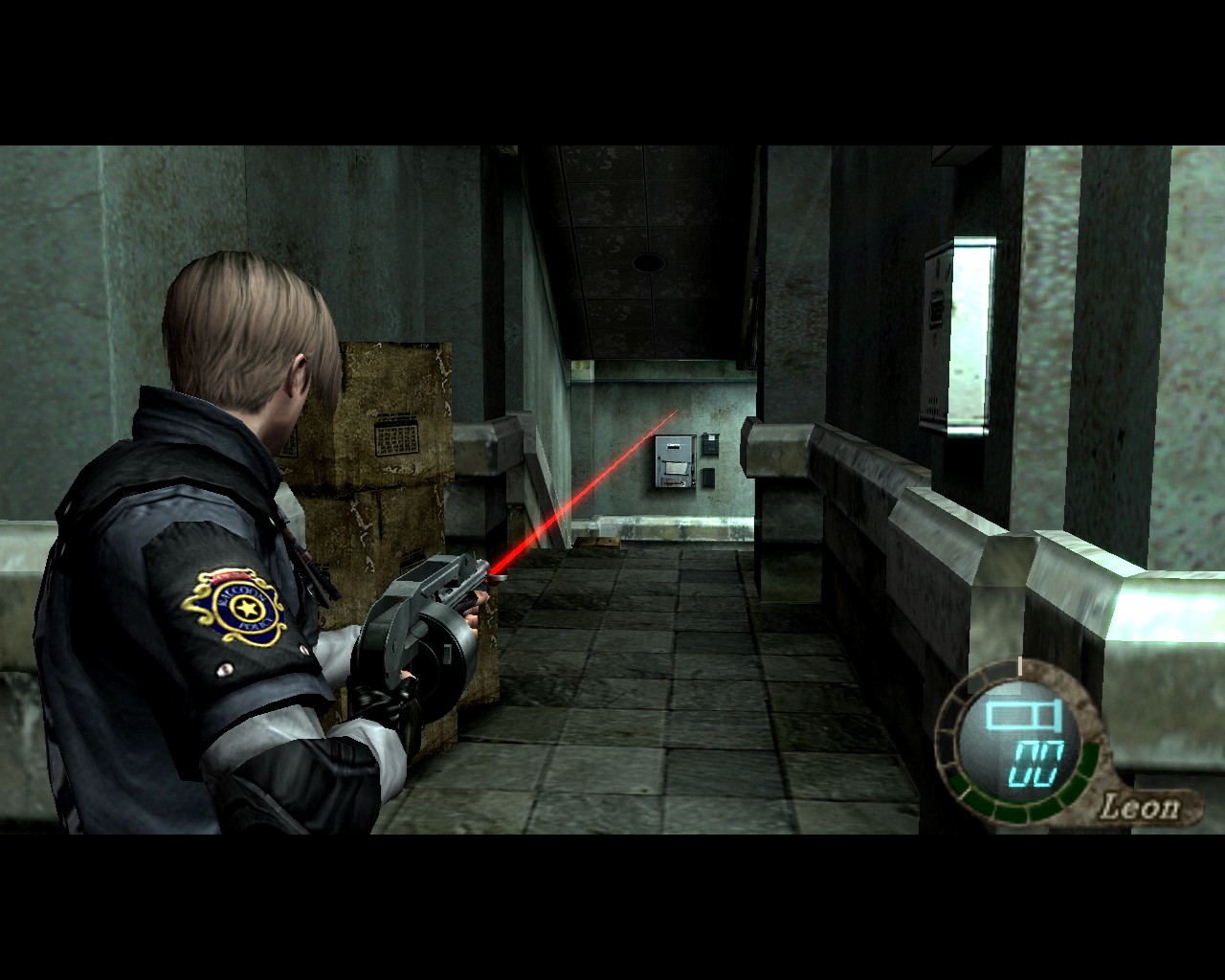Select the paper notice on the electrical panel
Image resolution: width=1225 pixels, height=980 pixels.
pos(677,468)
